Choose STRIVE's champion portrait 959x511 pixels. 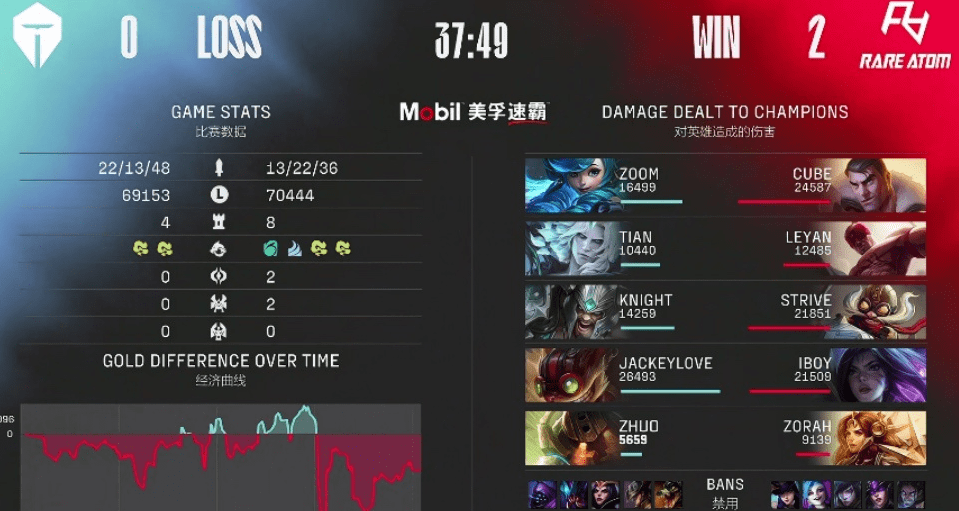point(881,311)
